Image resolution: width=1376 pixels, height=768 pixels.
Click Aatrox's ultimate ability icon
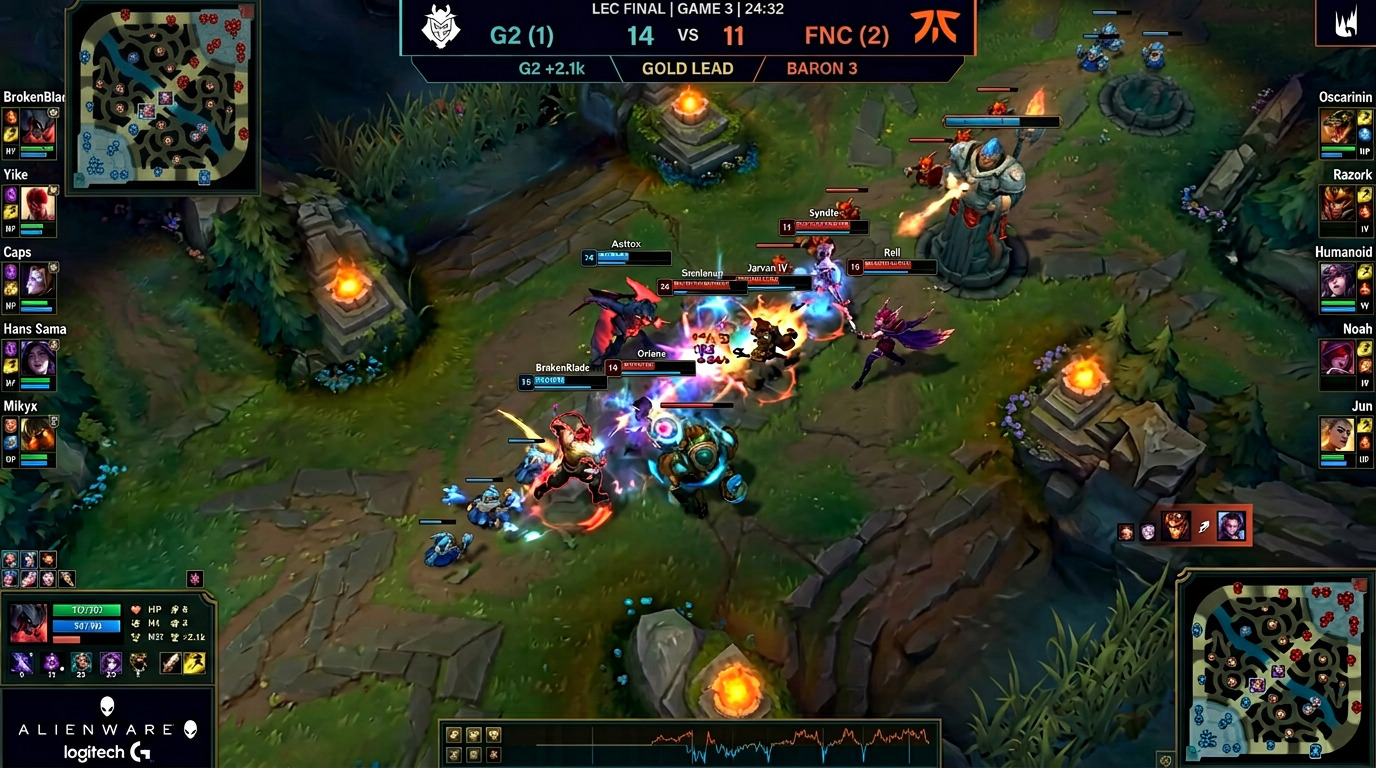[110, 662]
